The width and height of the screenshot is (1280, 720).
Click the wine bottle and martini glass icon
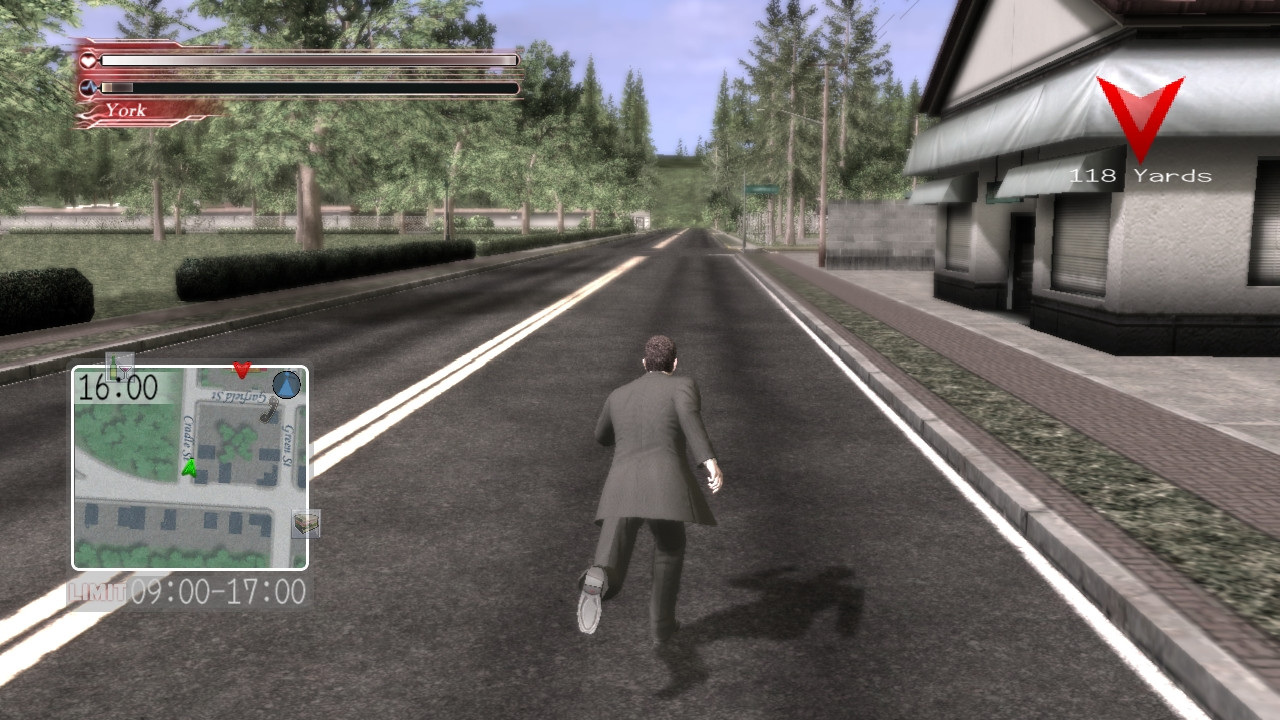click(118, 367)
